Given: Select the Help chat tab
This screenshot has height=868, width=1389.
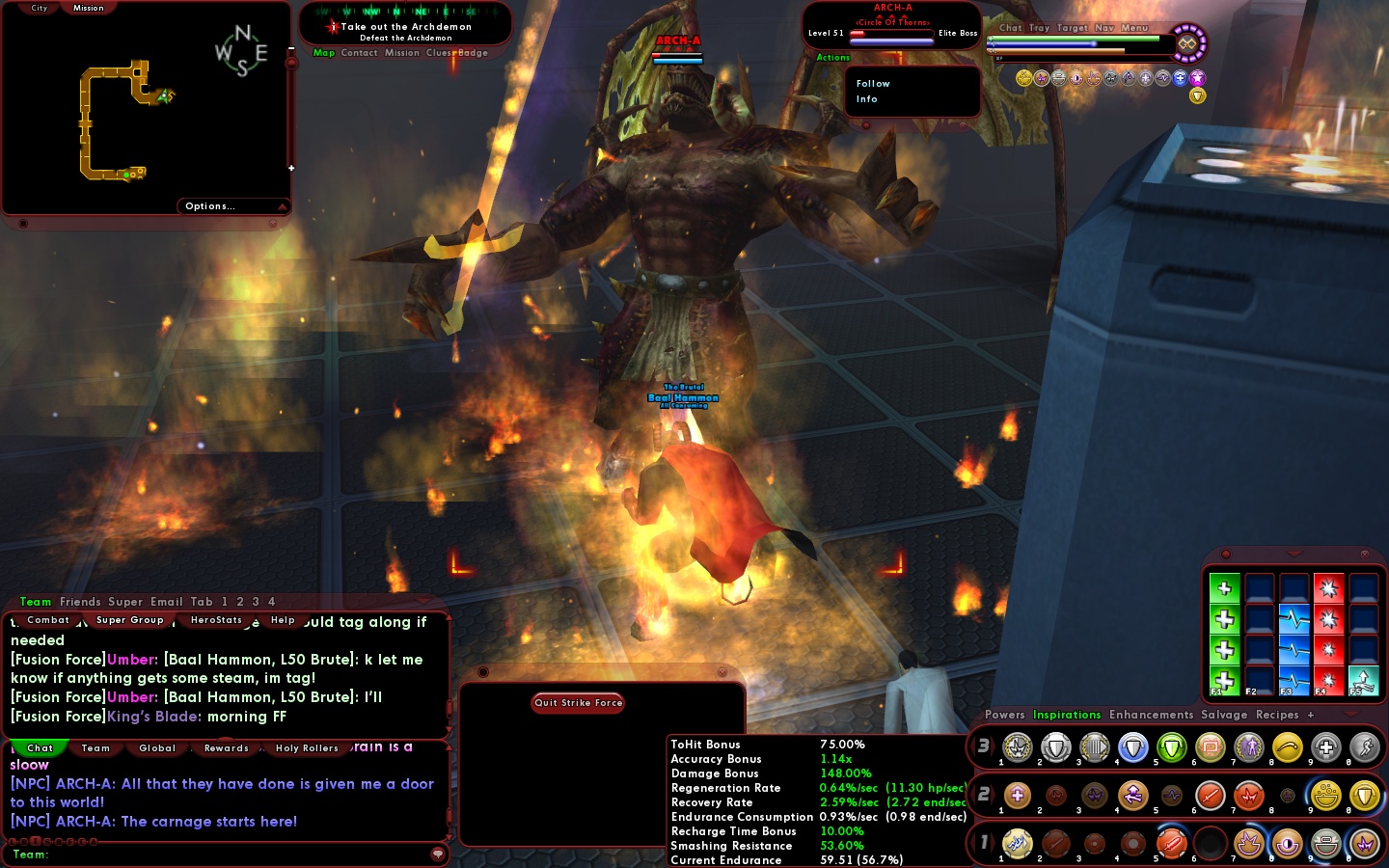Looking at the screenshot, I should [x=283, y=620].
